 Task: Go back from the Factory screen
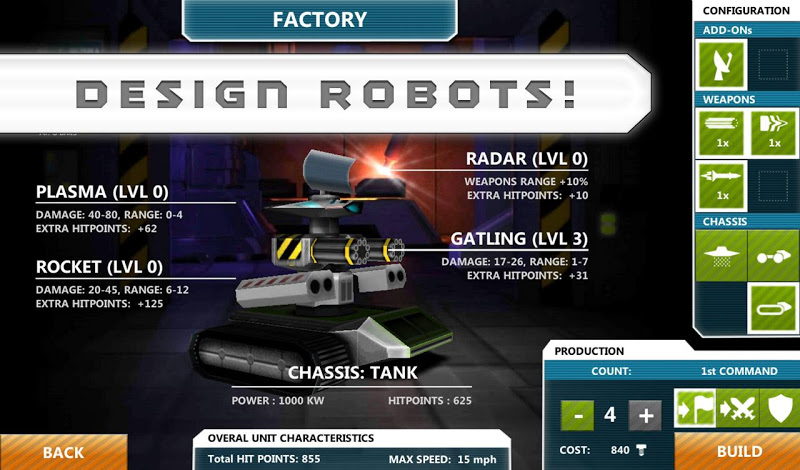coord(62,452)
